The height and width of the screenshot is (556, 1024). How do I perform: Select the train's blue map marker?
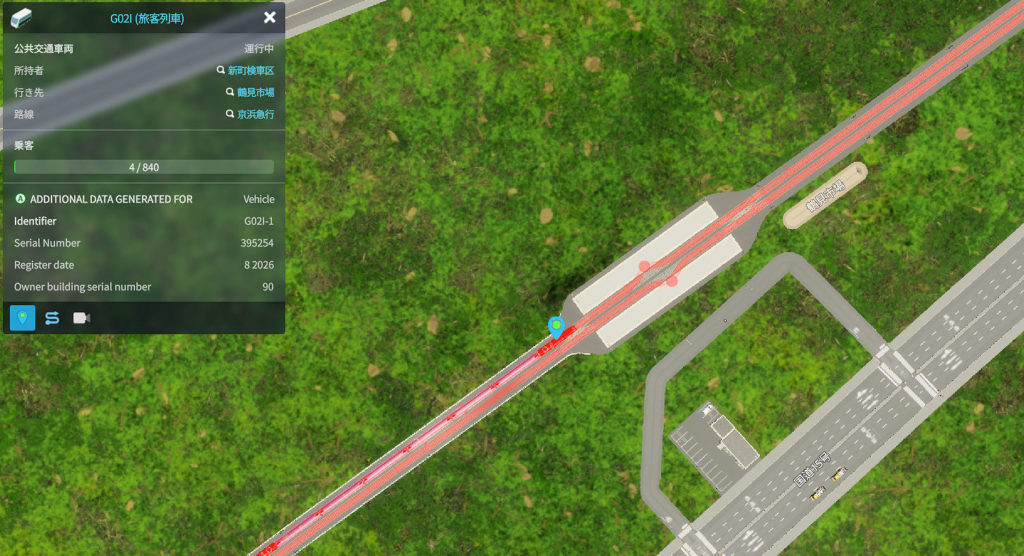point(556,325)
